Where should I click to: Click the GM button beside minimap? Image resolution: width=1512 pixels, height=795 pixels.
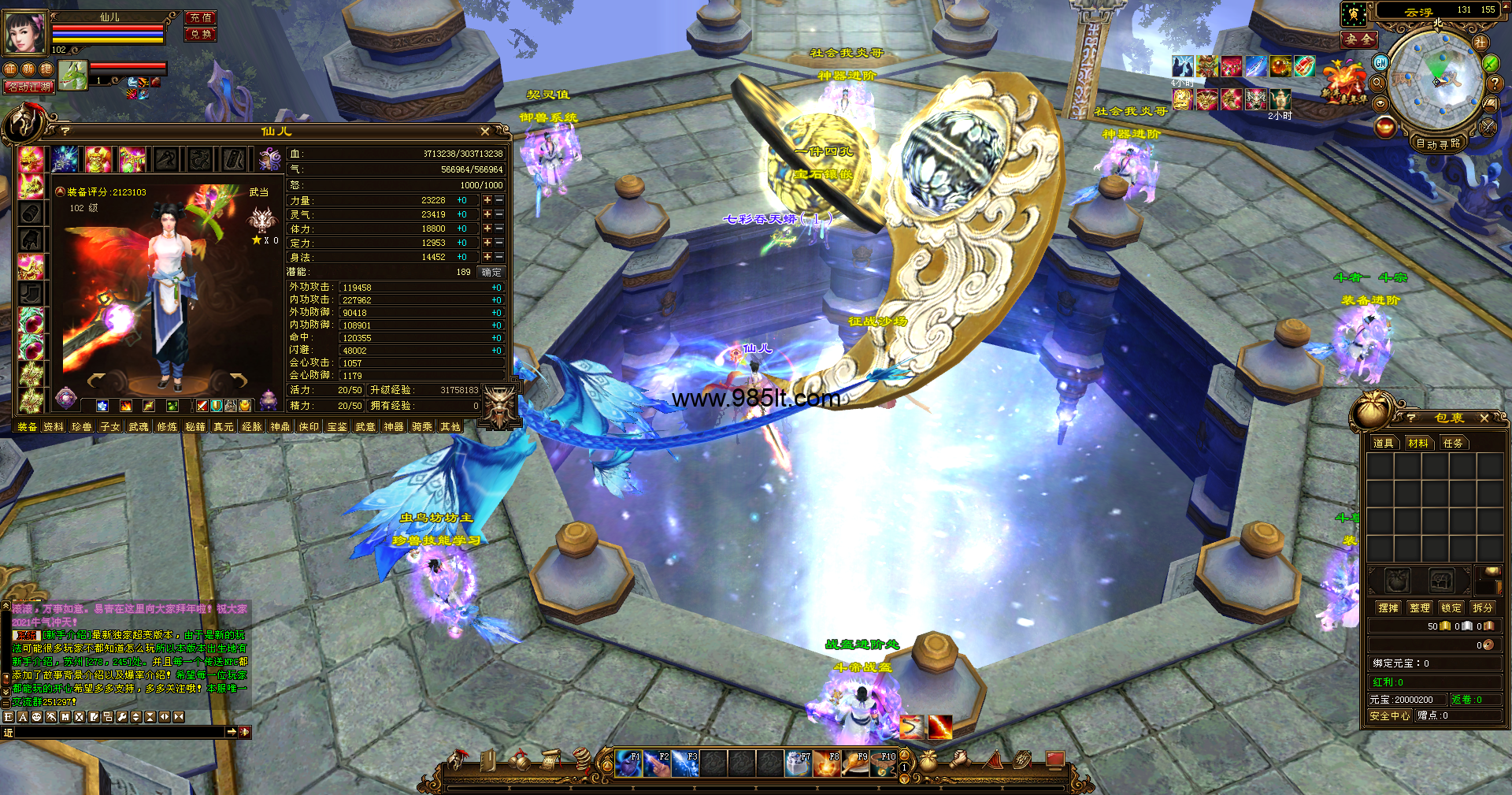(1380, 62)
